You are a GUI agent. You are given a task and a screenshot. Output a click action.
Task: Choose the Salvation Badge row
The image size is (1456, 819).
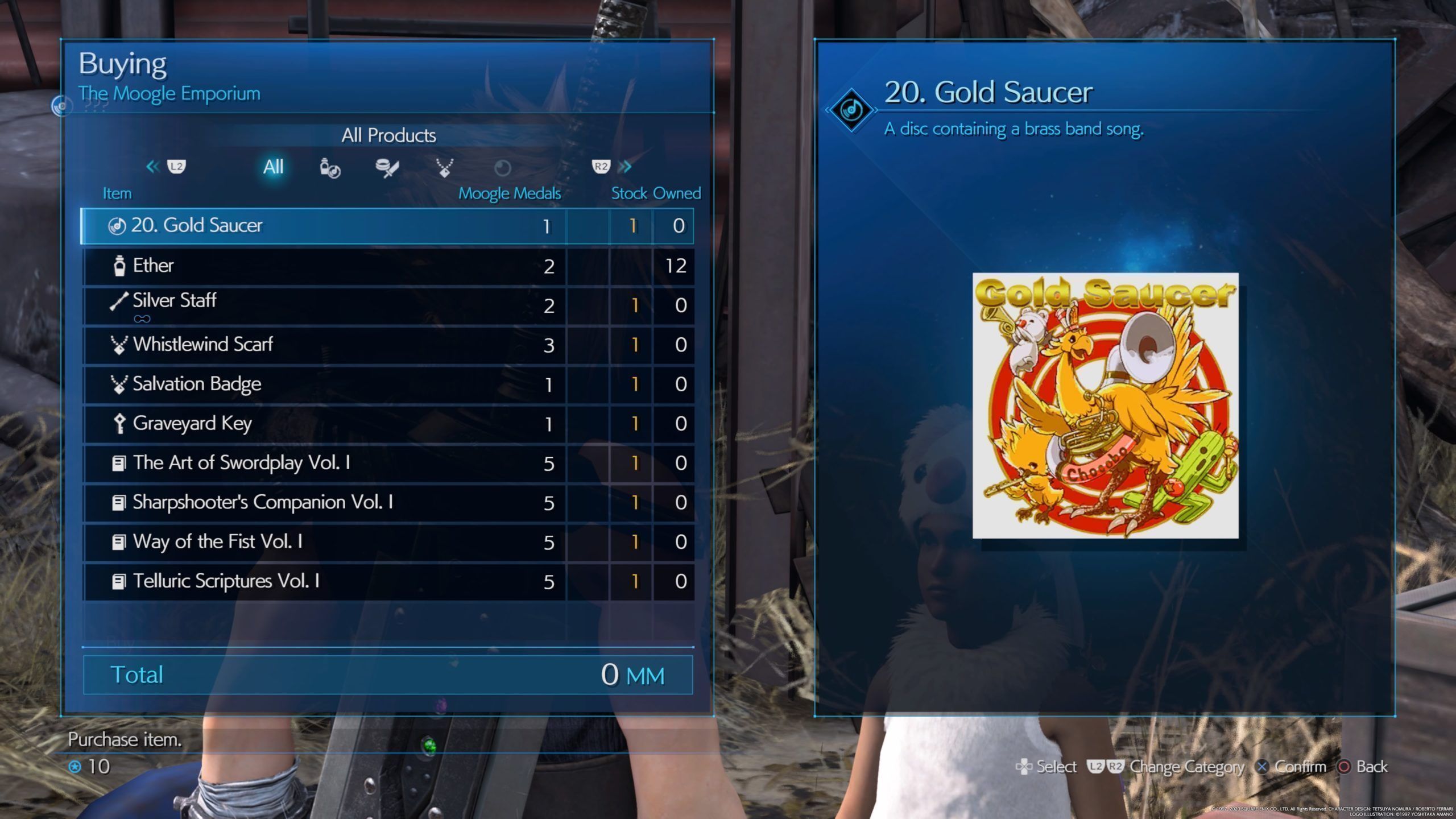pyautogui.click(x=387, y=384)
